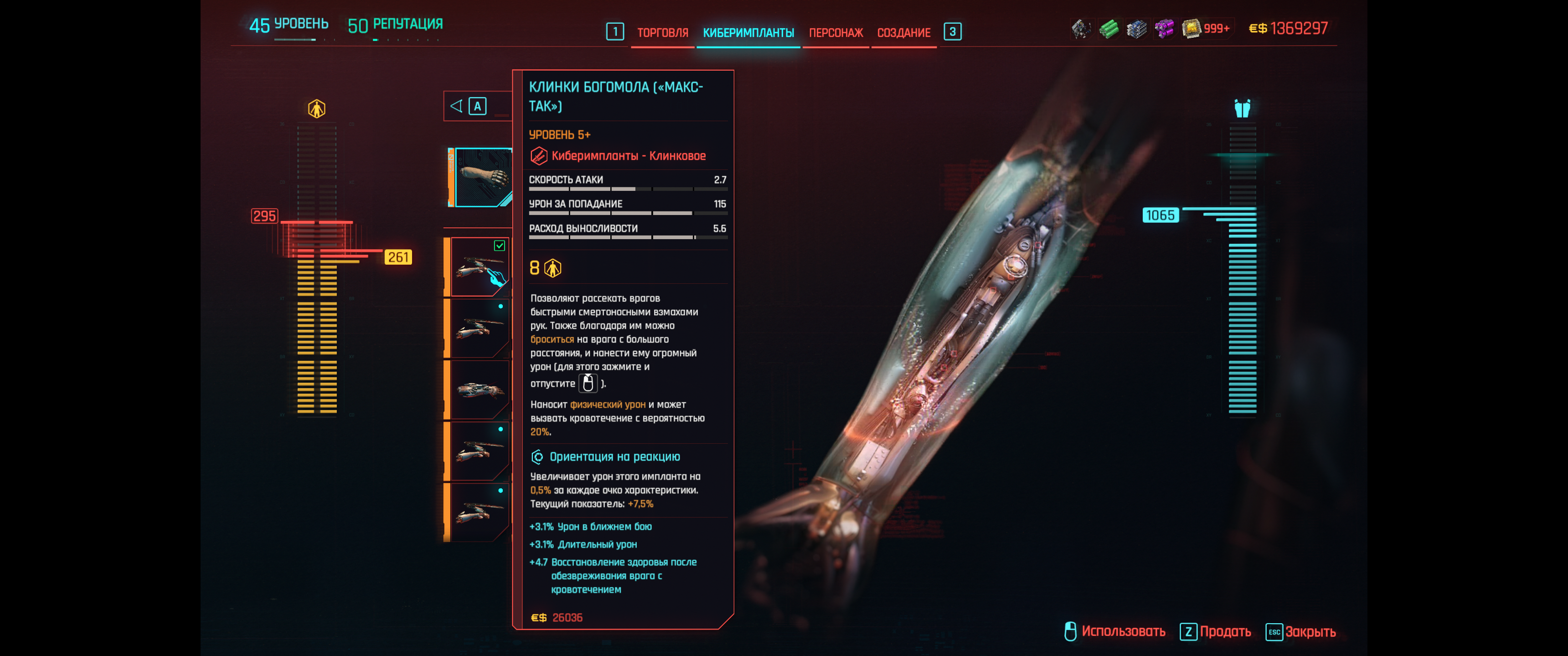Switch to the КИБЕРИМПЛАНТЫ tab
This screenshot has height=656, width=1568.
click(748, 33)
